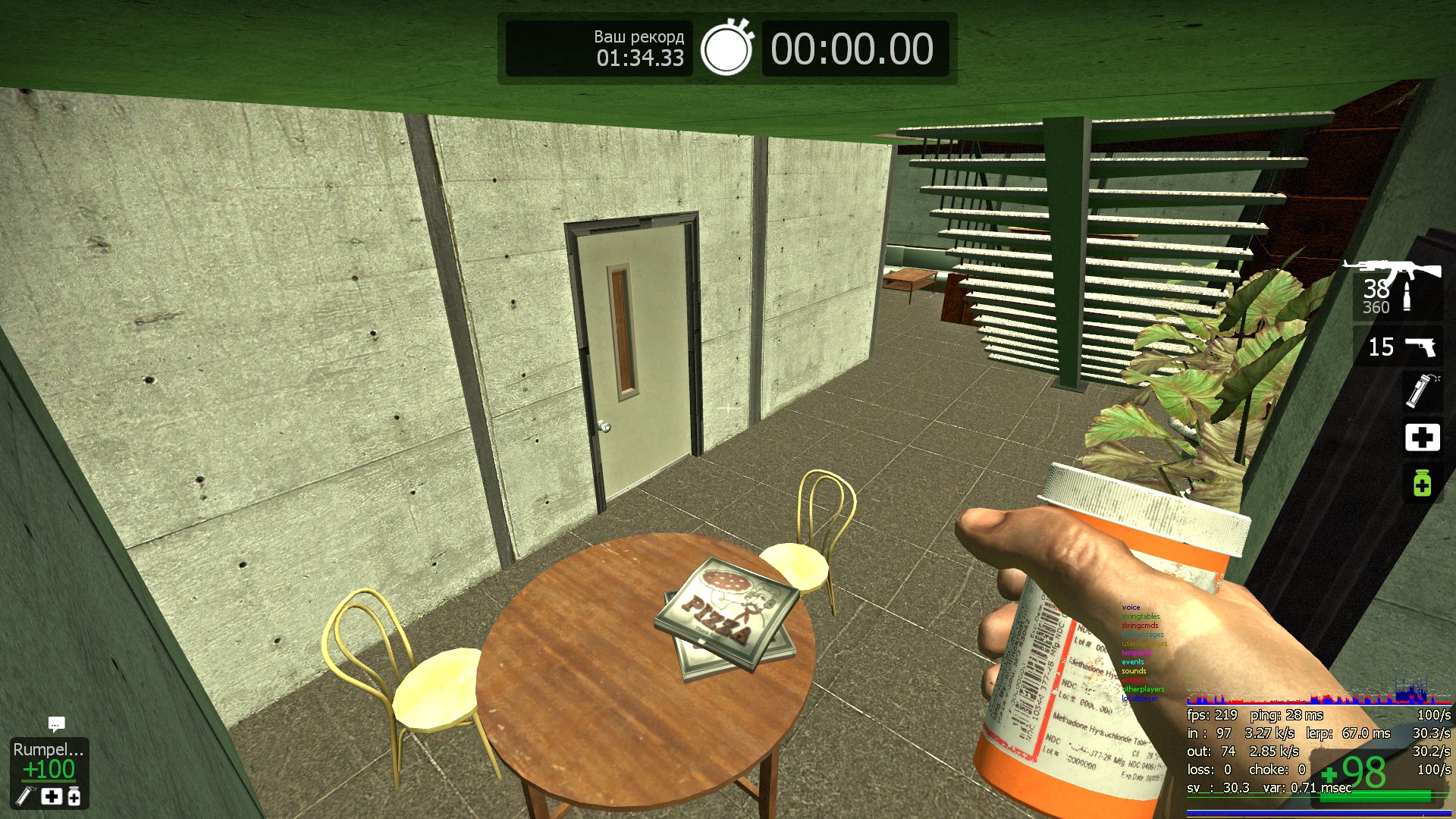Screen dimensions: 1456x819
Task: Select the first aid kit slot
Action: point(1422,438)
